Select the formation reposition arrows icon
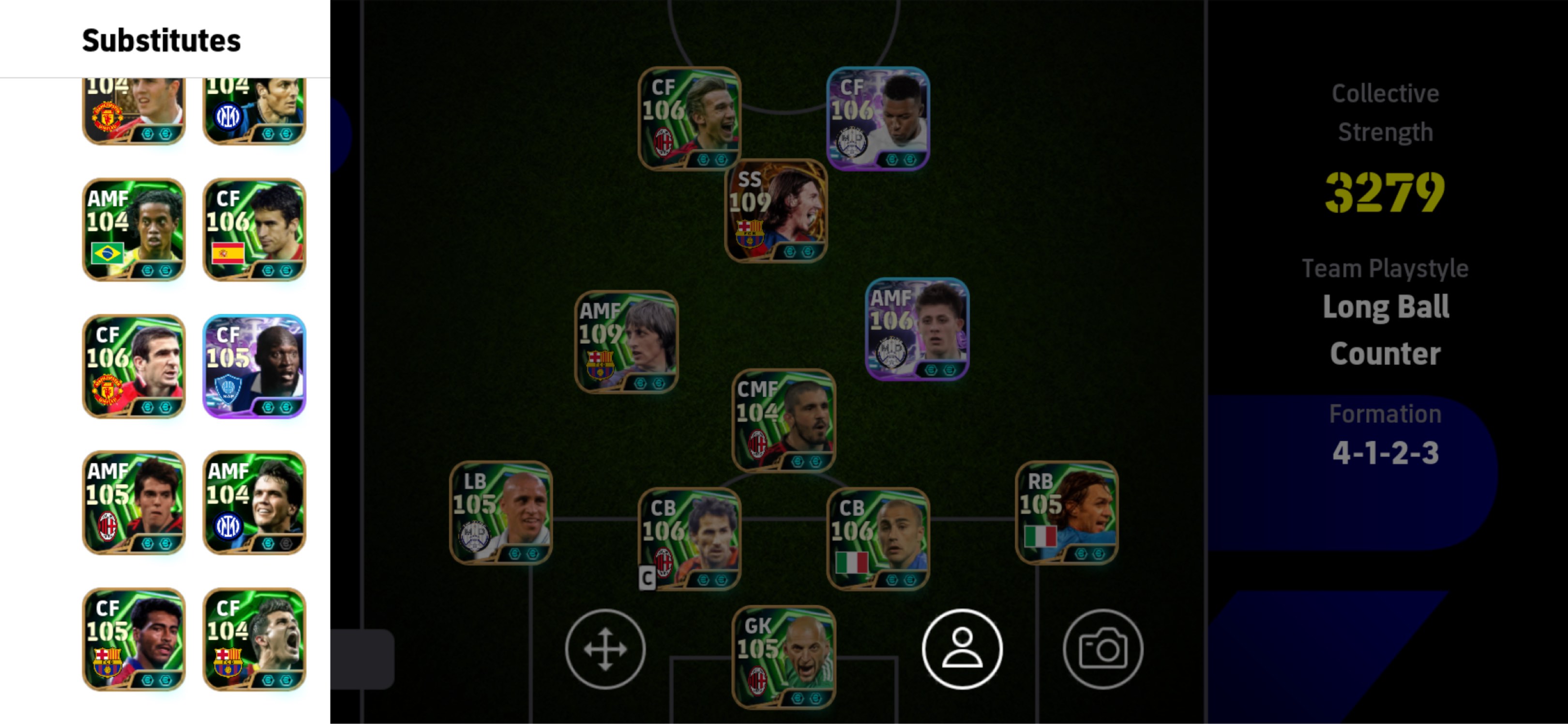 pos(605,648)
